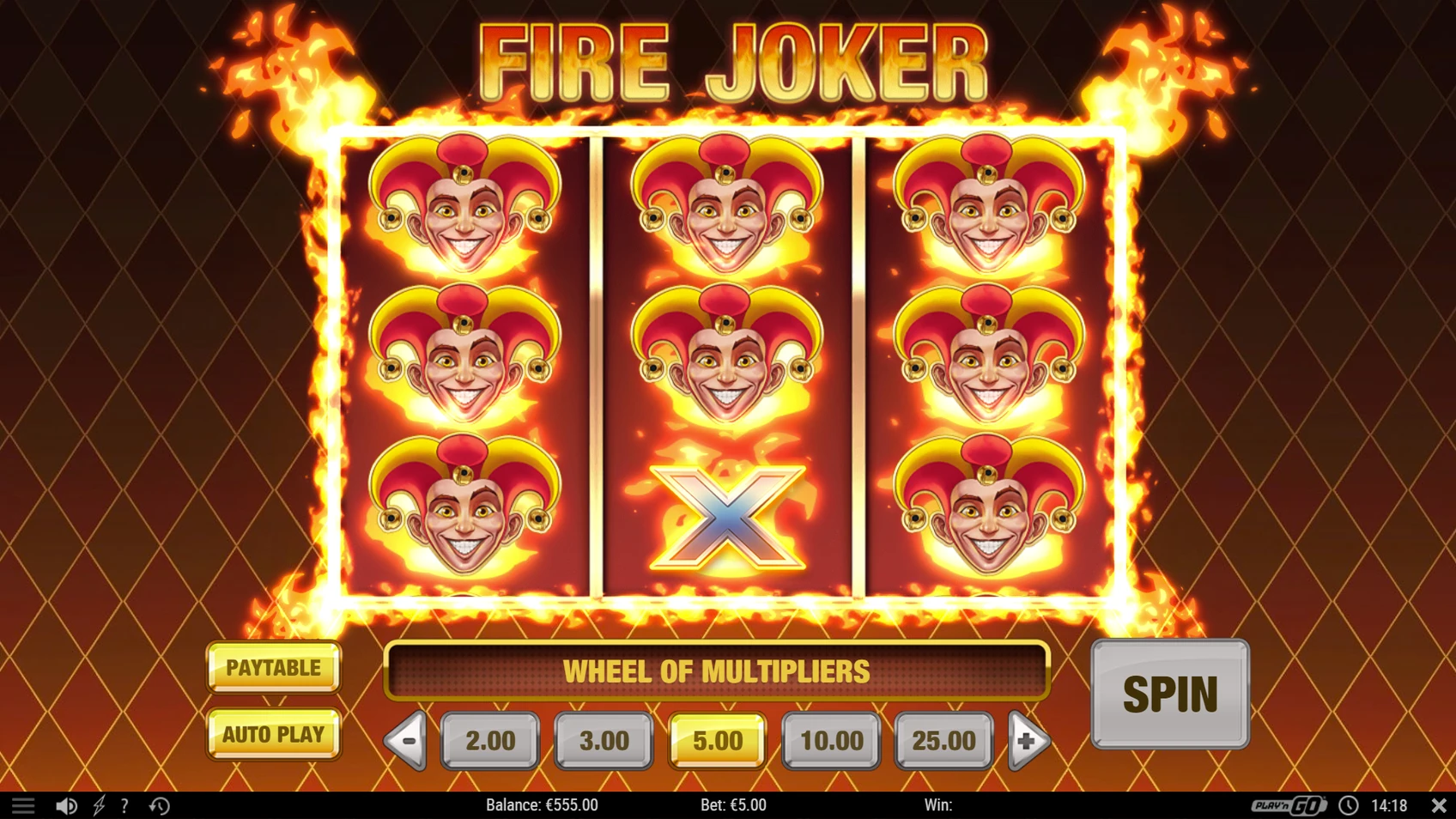Enable AUTO PLAY
Viewport: 1456px width, 819px height.
(273, 735)
